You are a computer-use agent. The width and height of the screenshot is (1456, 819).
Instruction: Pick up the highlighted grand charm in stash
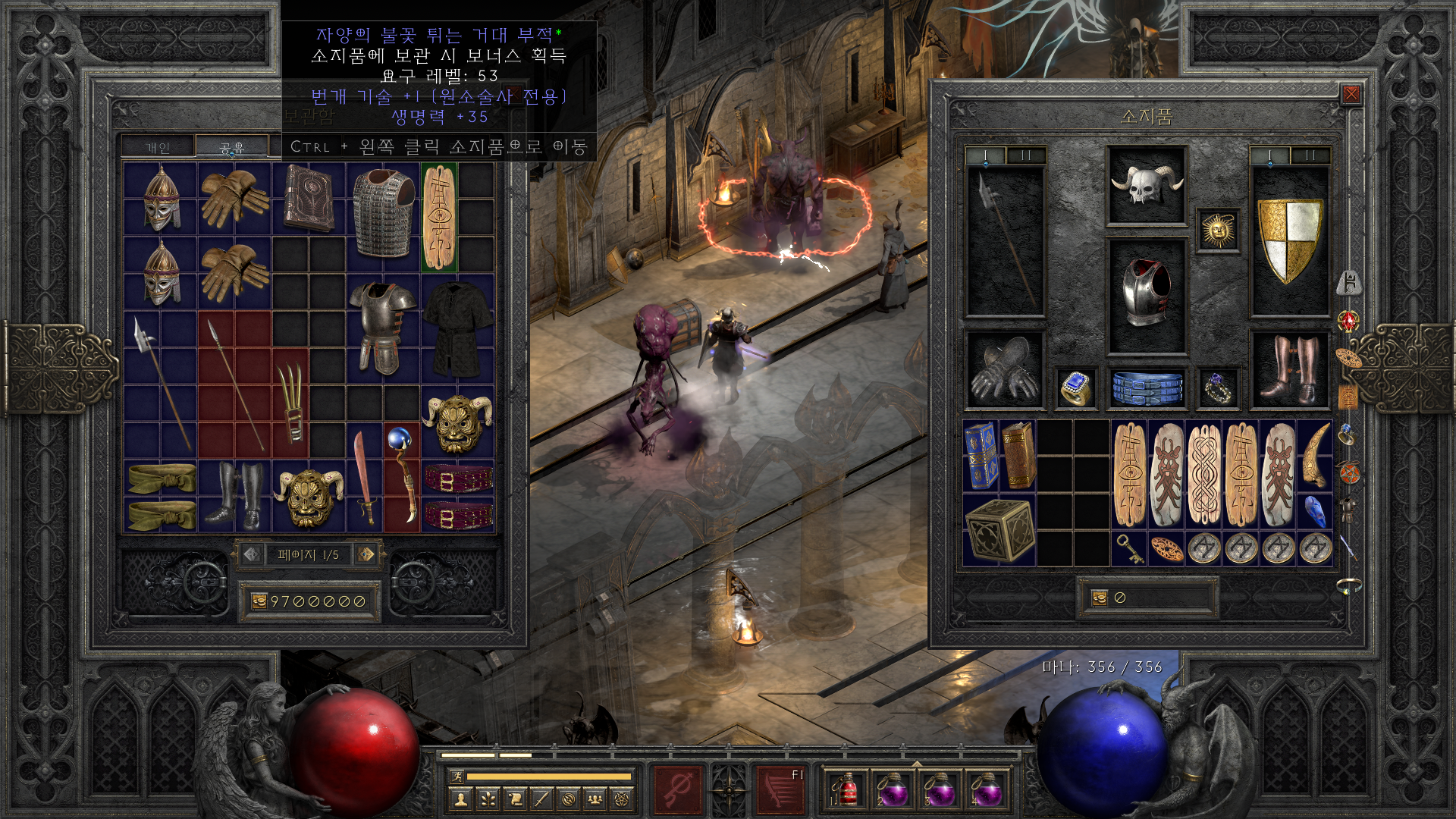[x=439, y=217]
